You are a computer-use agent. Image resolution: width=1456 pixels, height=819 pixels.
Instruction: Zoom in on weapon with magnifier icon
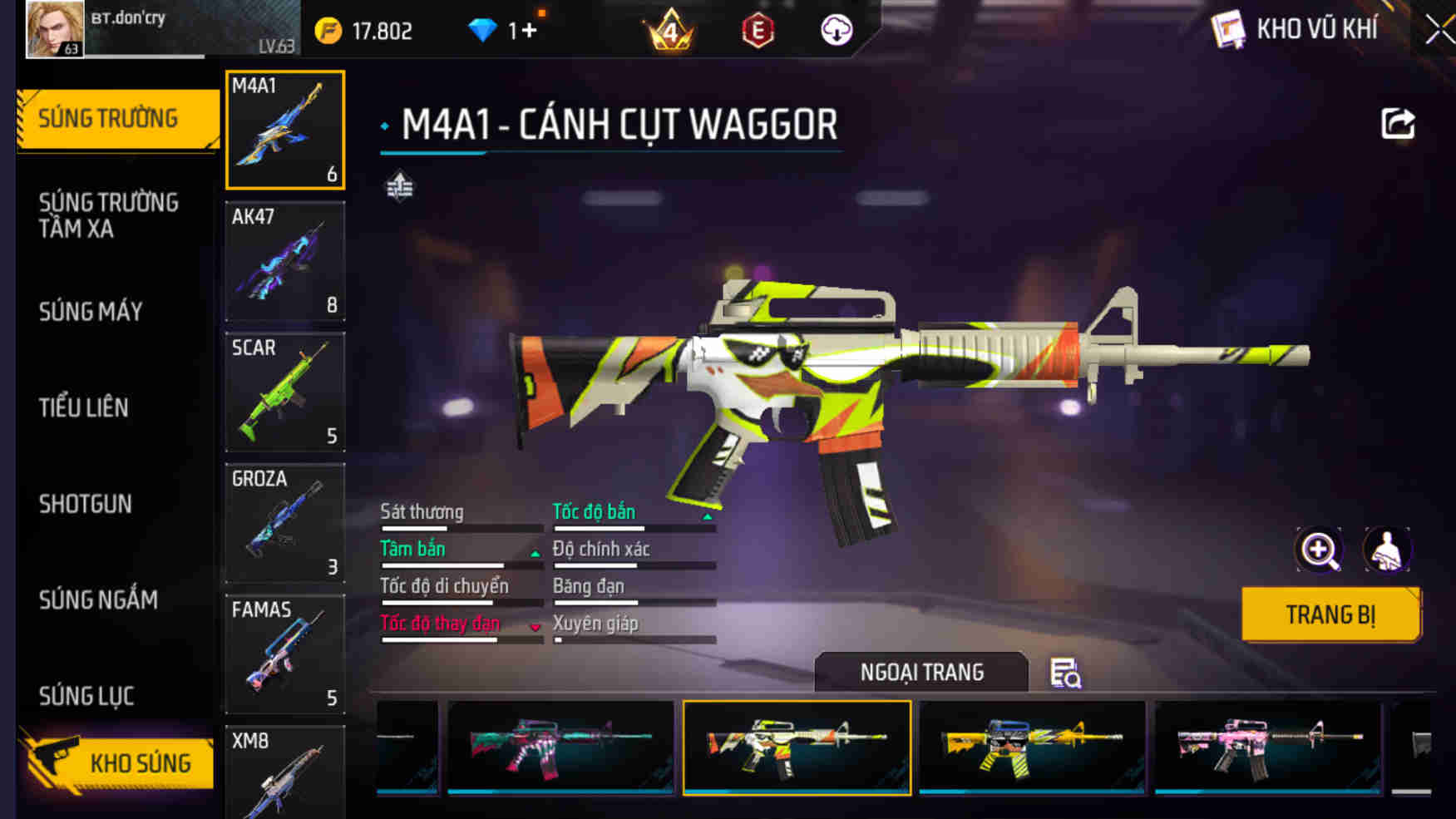click(1319, 550)
